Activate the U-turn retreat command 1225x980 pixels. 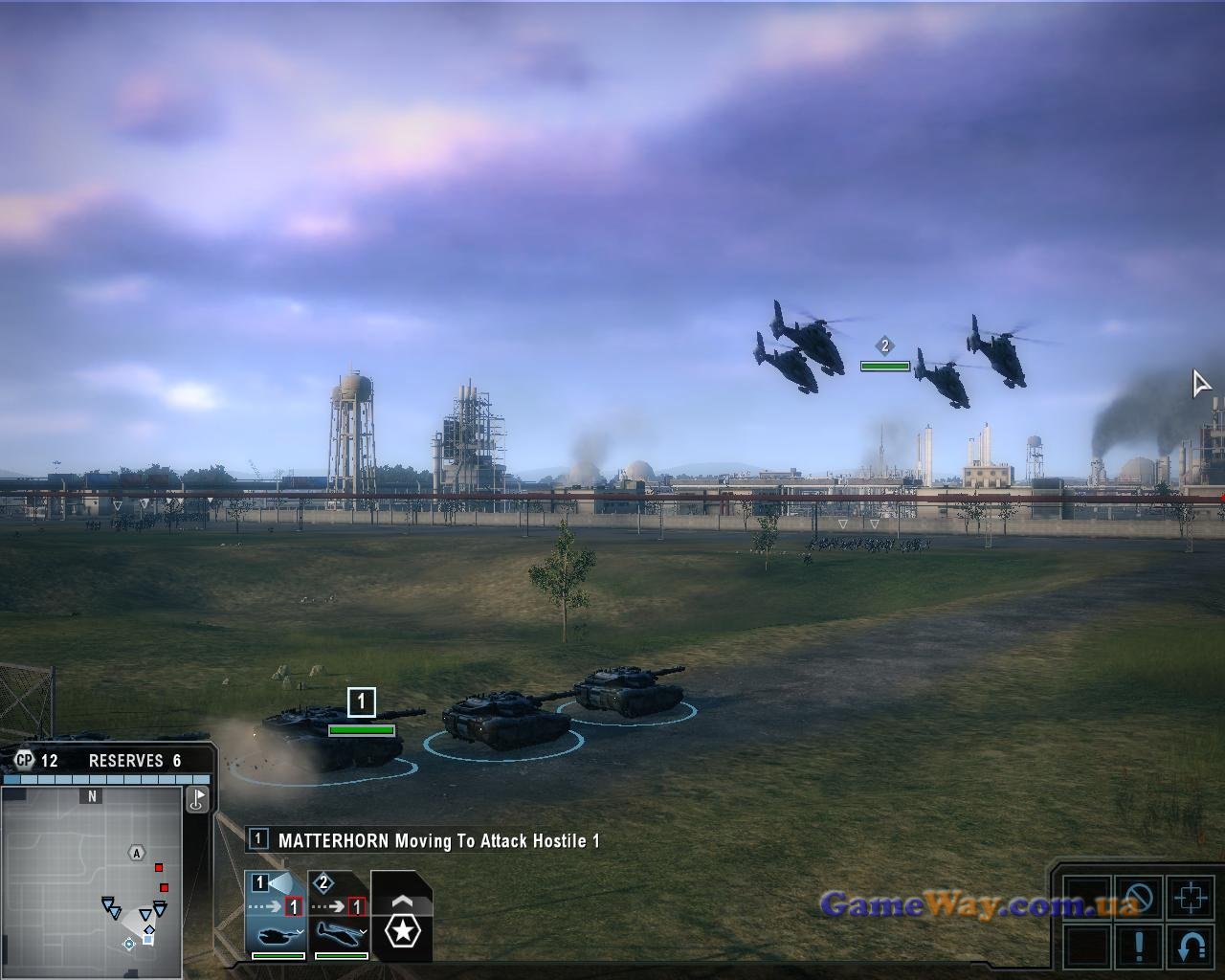tap(1192, 947)
